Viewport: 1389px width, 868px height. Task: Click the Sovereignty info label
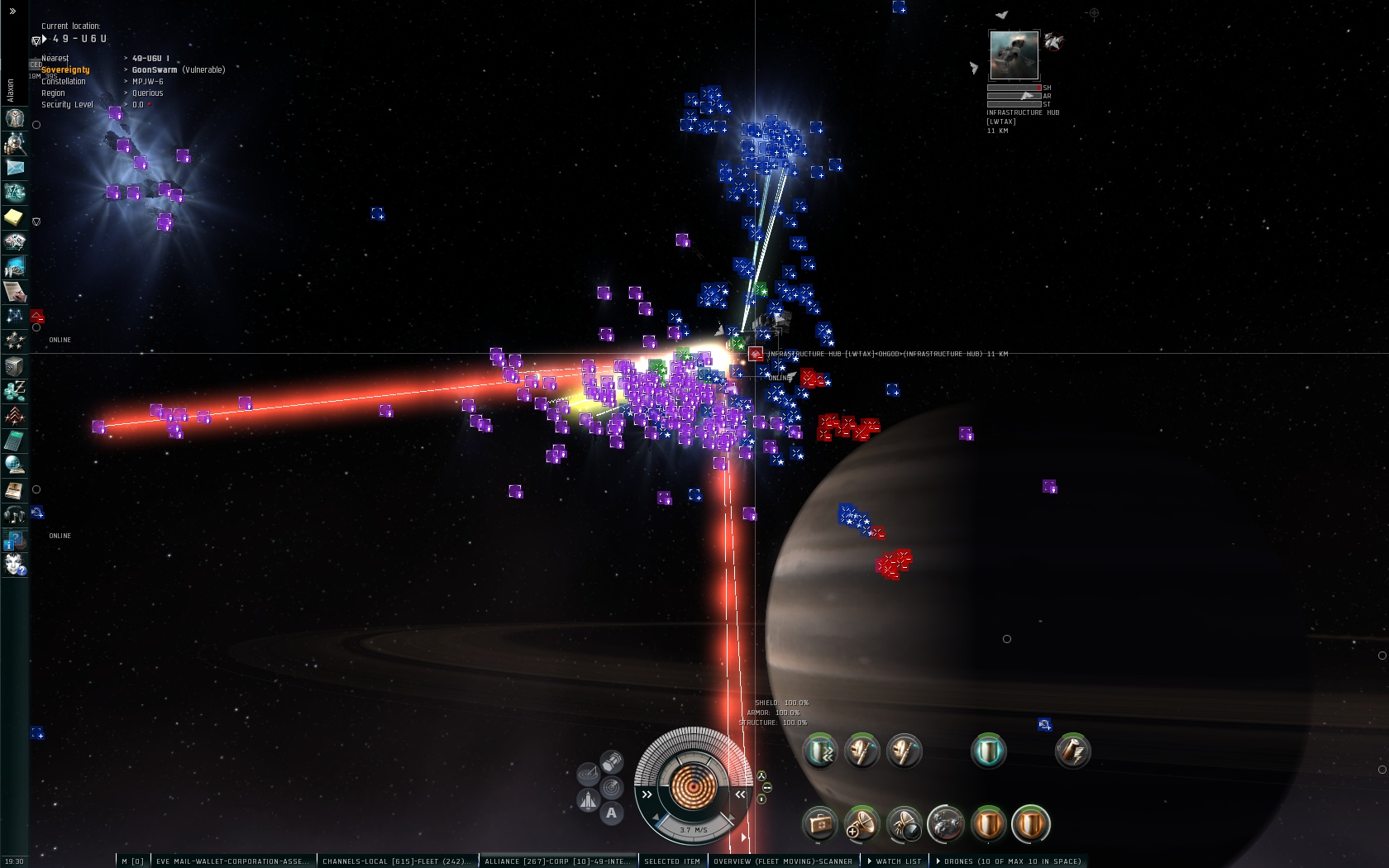click(x=65, y=70)
